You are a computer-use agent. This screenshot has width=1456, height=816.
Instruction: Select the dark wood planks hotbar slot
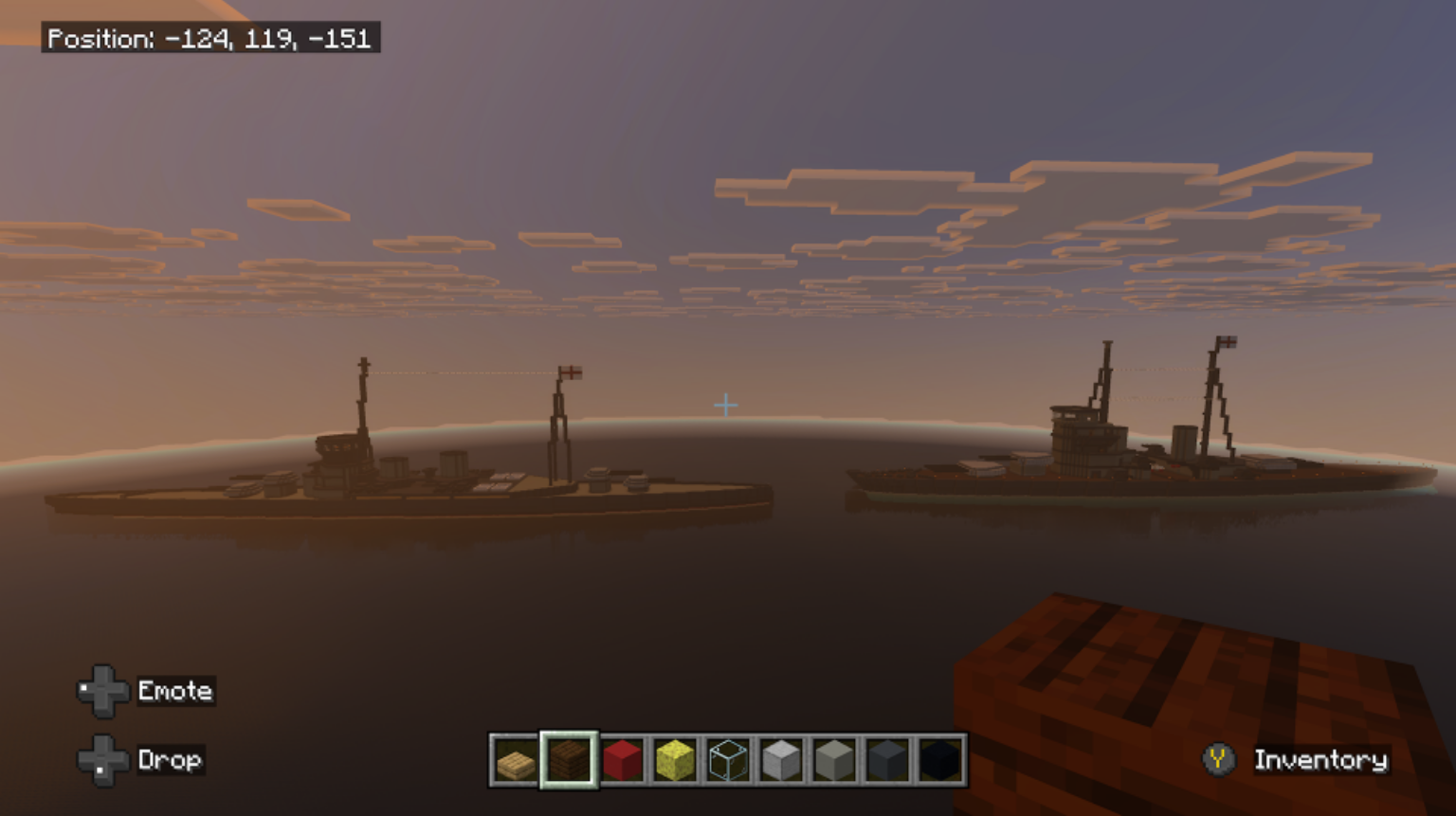pyautogui.click(x=569, y=760)
